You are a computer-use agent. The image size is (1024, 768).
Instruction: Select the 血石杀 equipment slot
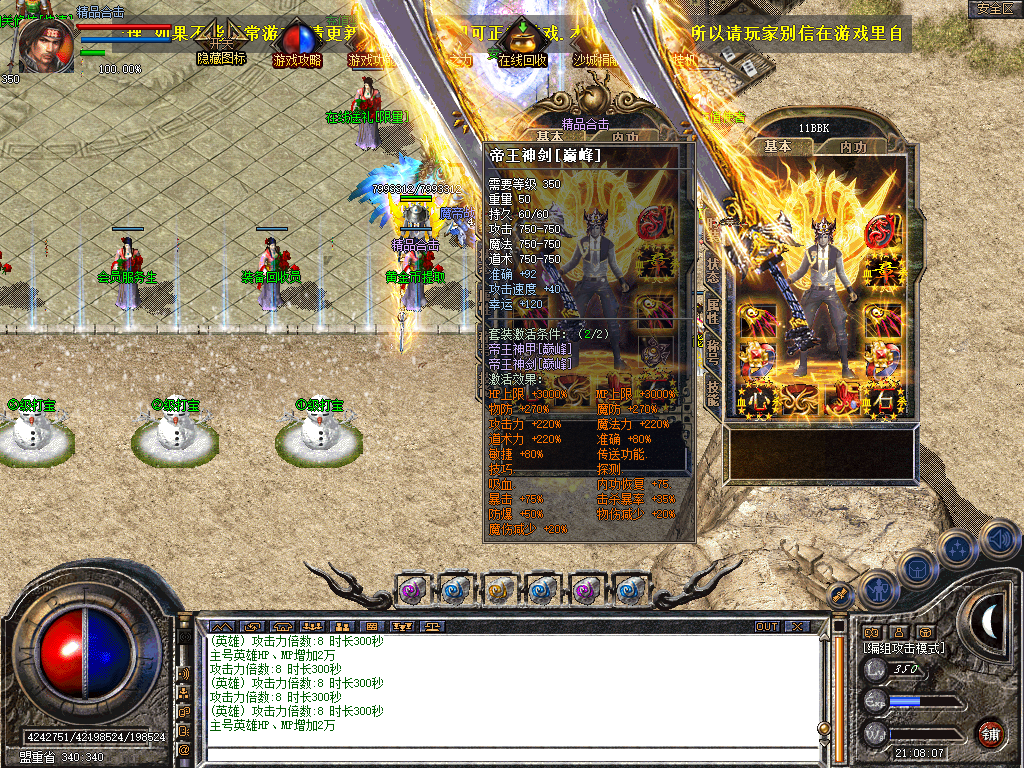click(882, 398)
